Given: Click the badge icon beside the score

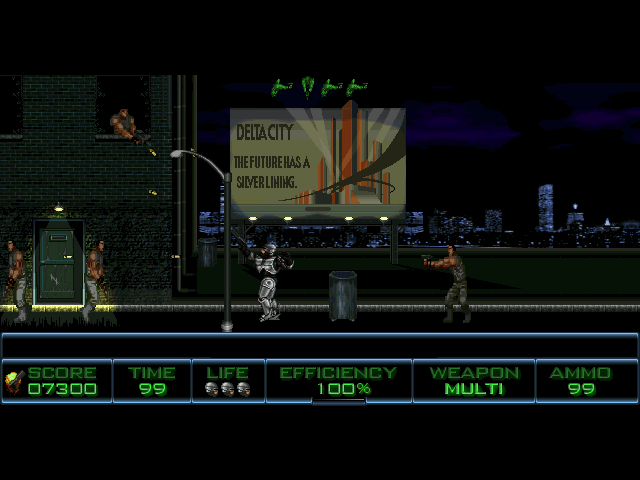Looking at the screenshot, I should point(14,380).
